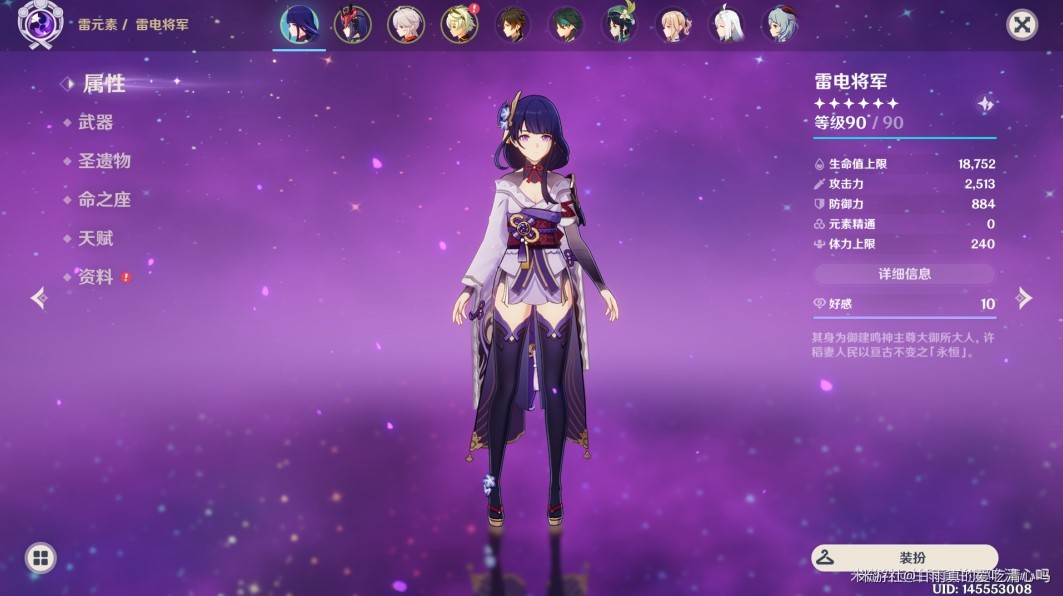Select the 属性 (Attributes) menu entry
The image size is (1063, 596).
(103, 84)
